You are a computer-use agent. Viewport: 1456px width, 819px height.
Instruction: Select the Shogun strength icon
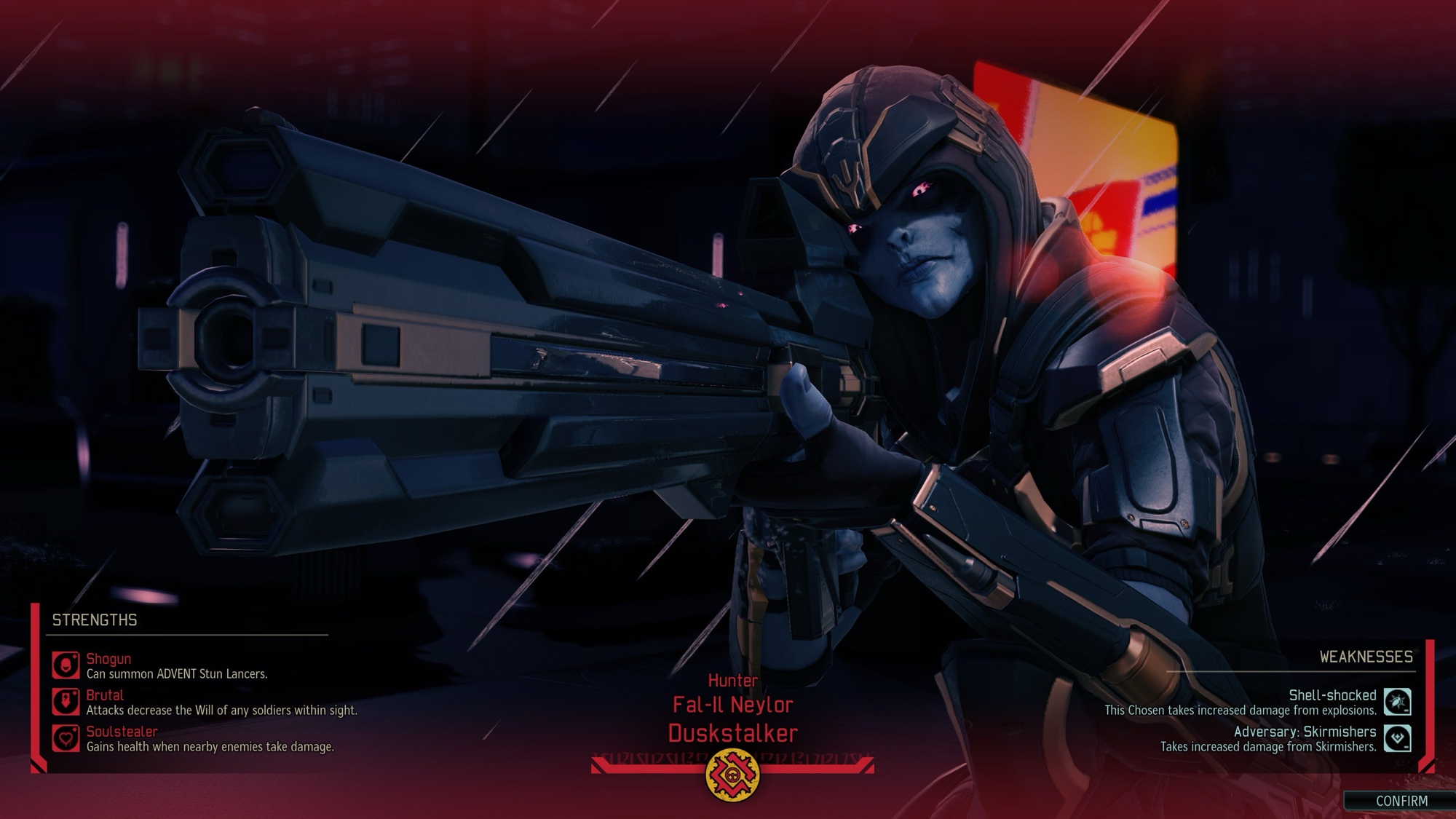66,665
